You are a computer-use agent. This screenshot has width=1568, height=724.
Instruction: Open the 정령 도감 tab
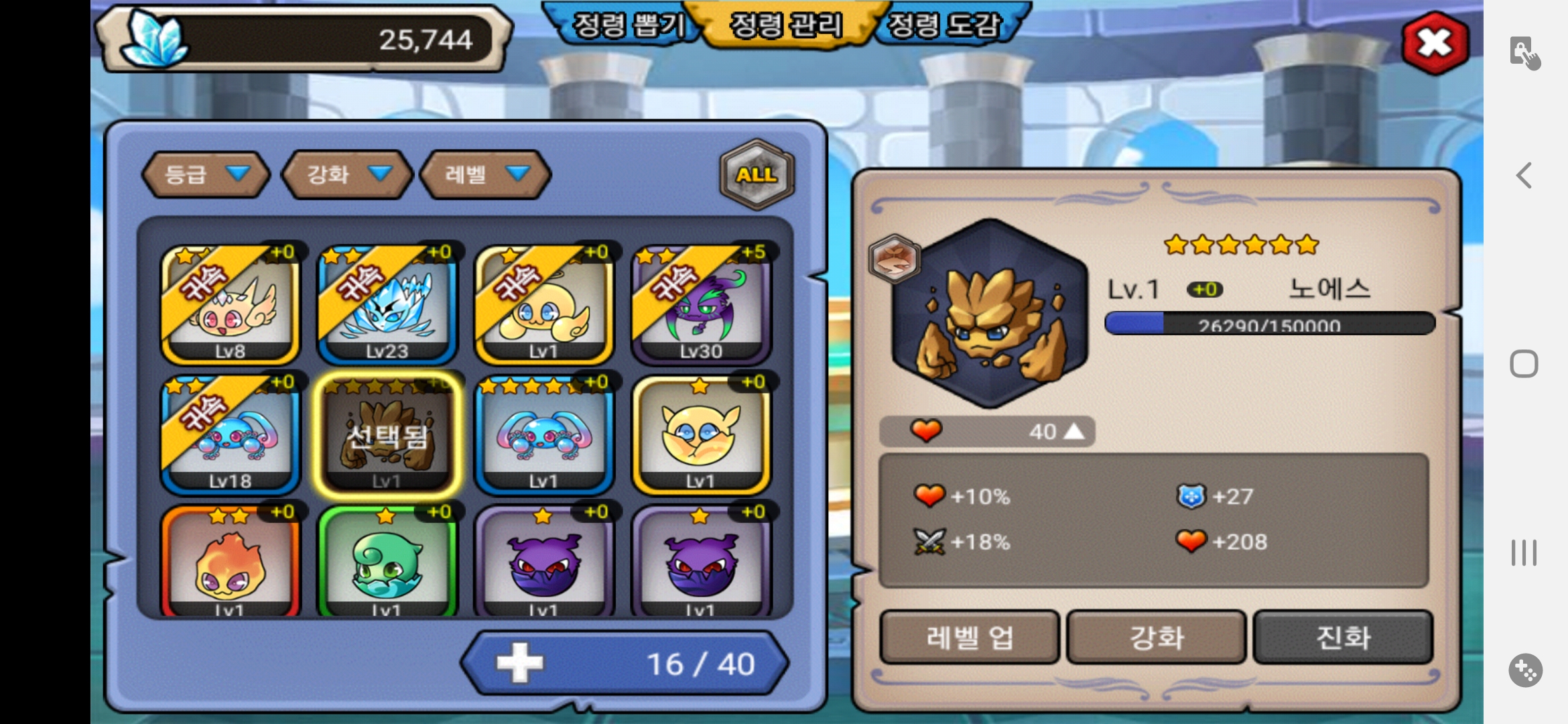(944, 25)
